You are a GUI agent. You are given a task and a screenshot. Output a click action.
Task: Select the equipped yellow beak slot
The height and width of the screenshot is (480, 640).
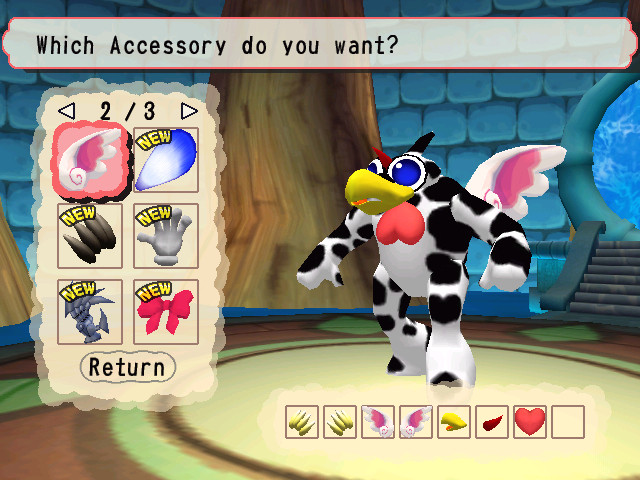[x=454, y=422]
